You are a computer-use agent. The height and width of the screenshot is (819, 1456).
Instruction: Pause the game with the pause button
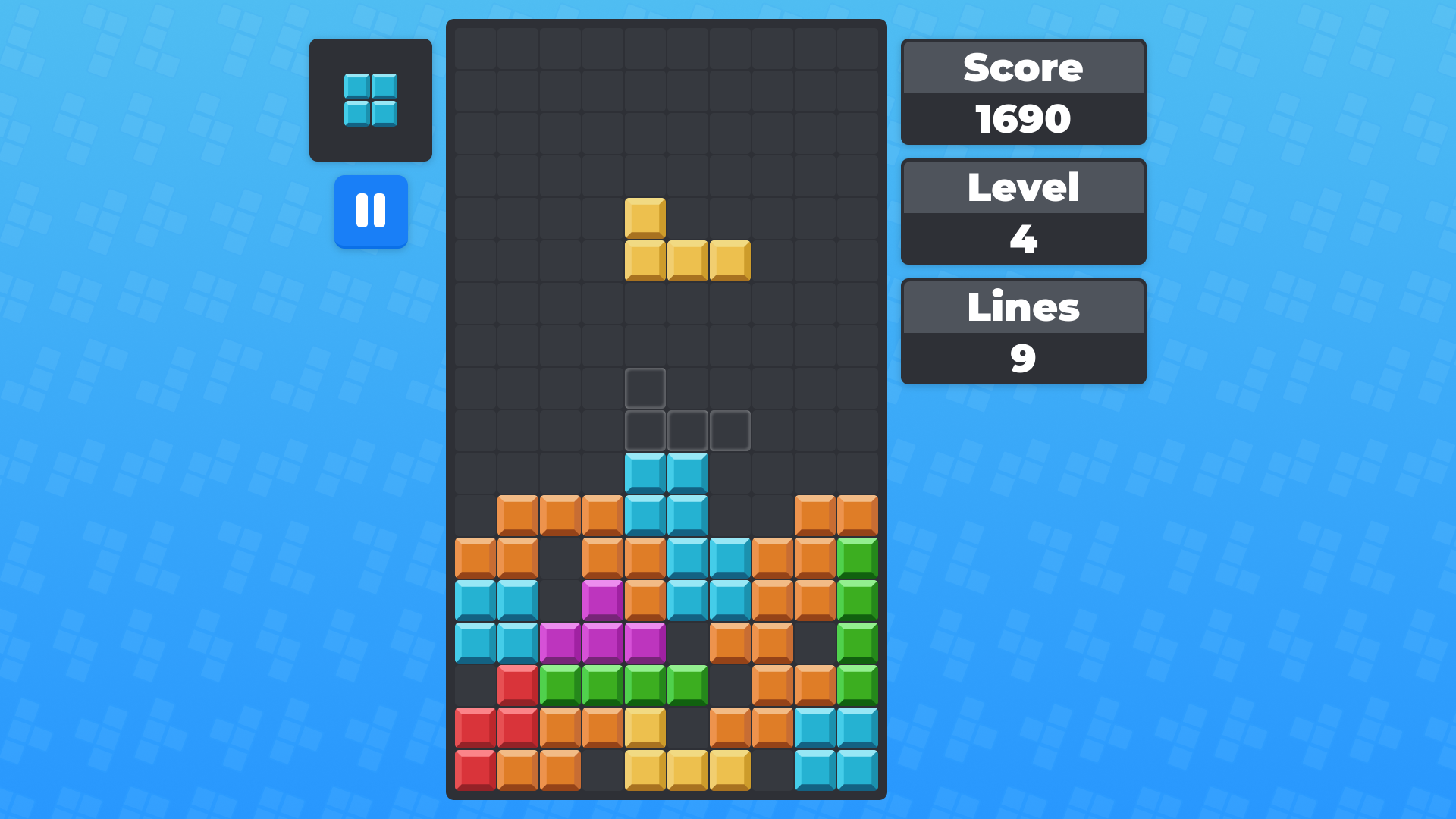371,212
